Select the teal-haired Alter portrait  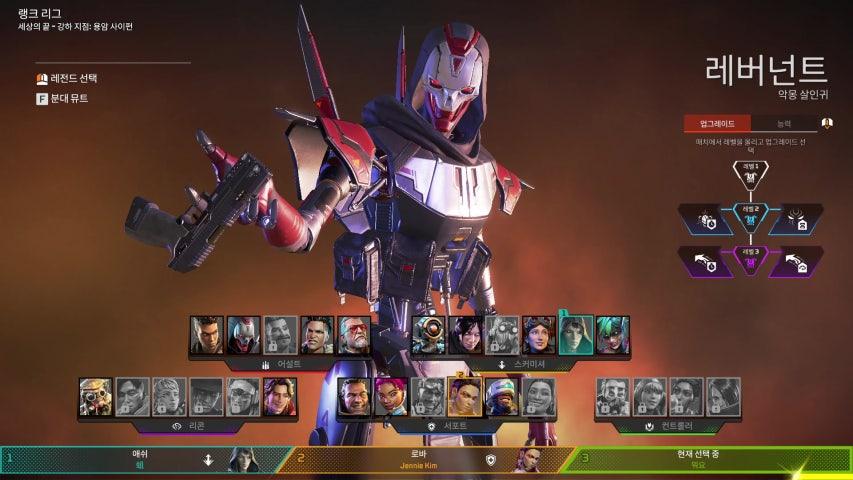click(x=613, y=335)
